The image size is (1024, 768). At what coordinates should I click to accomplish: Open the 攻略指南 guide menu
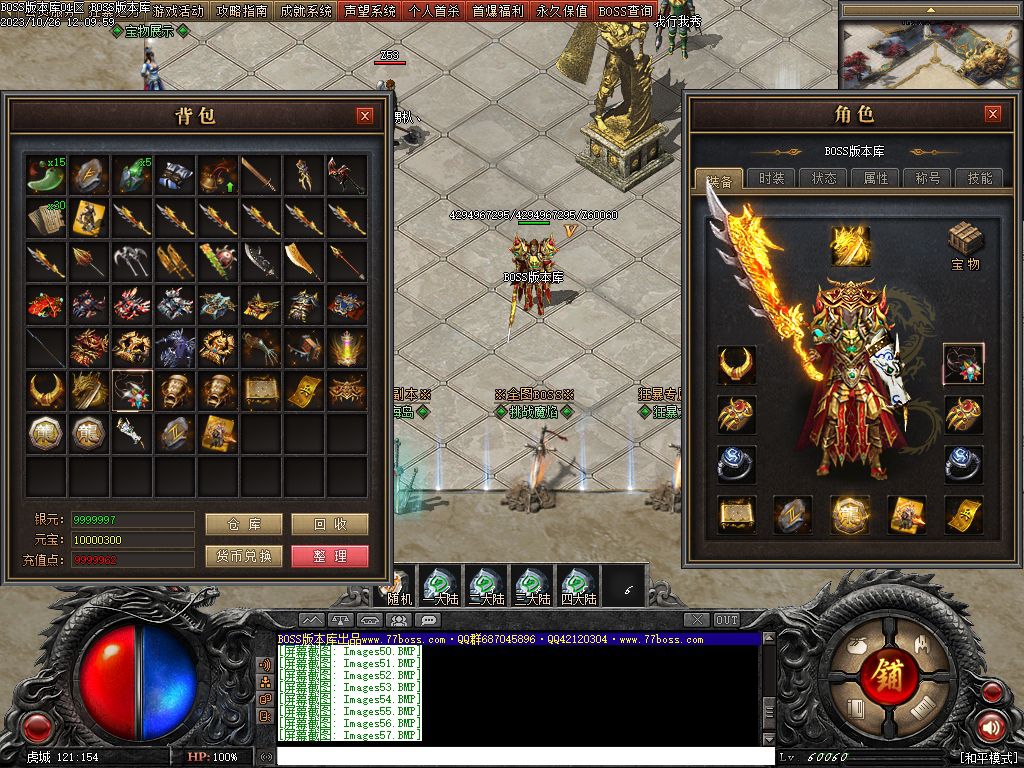[242, 11]
